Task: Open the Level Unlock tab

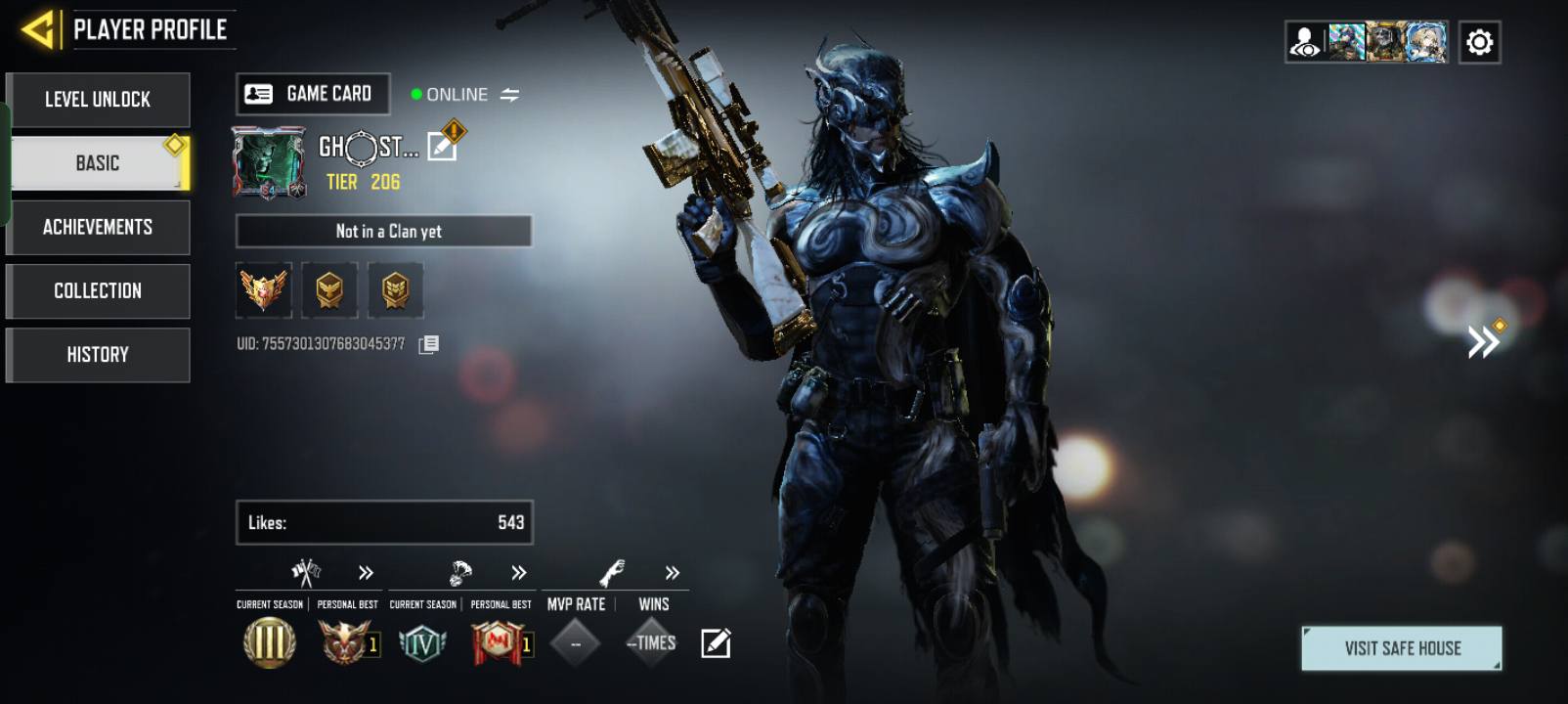Action: pyautogui.click(x=98, y=100)
